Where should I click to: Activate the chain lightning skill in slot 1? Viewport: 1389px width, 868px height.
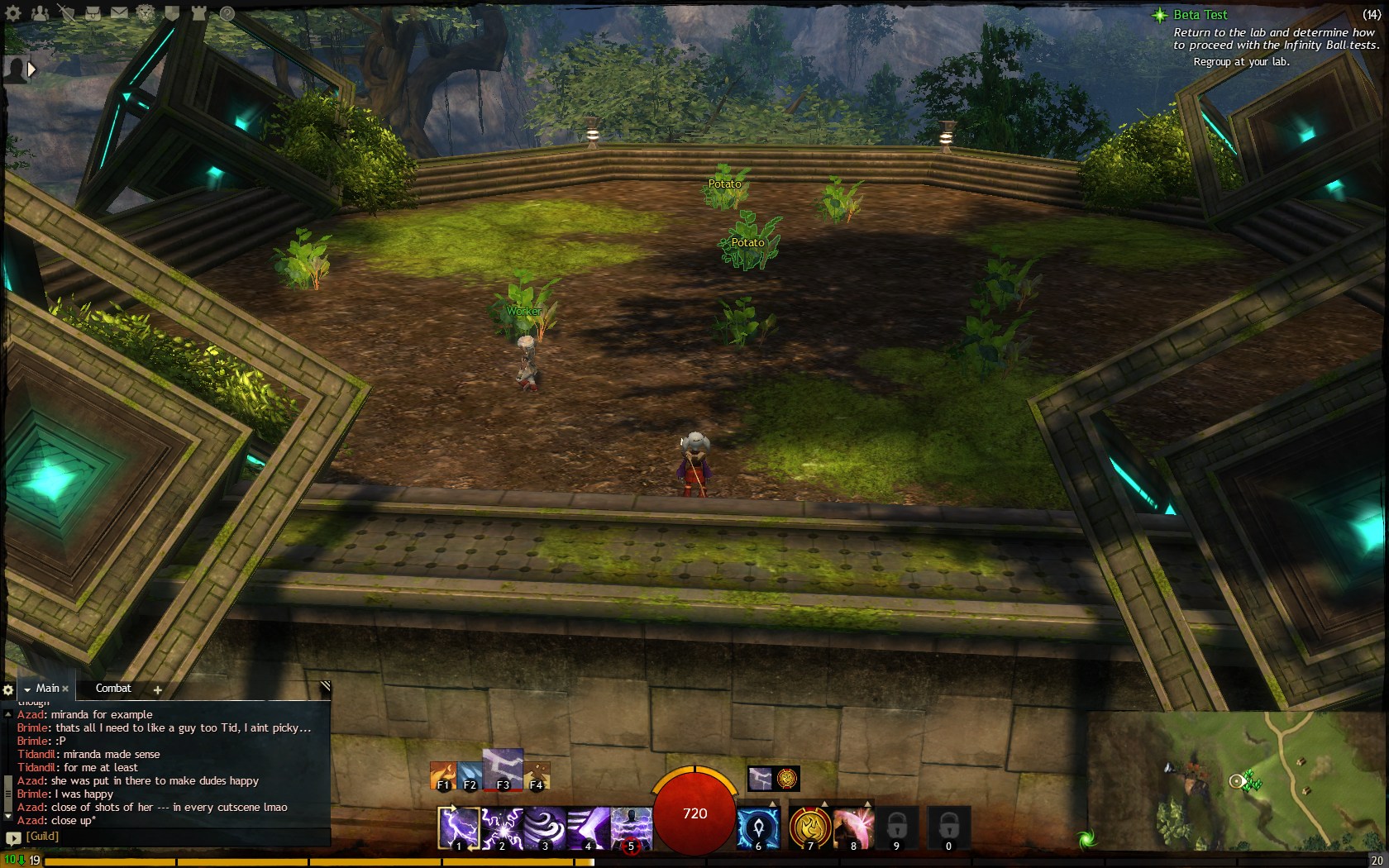(458, 828)
